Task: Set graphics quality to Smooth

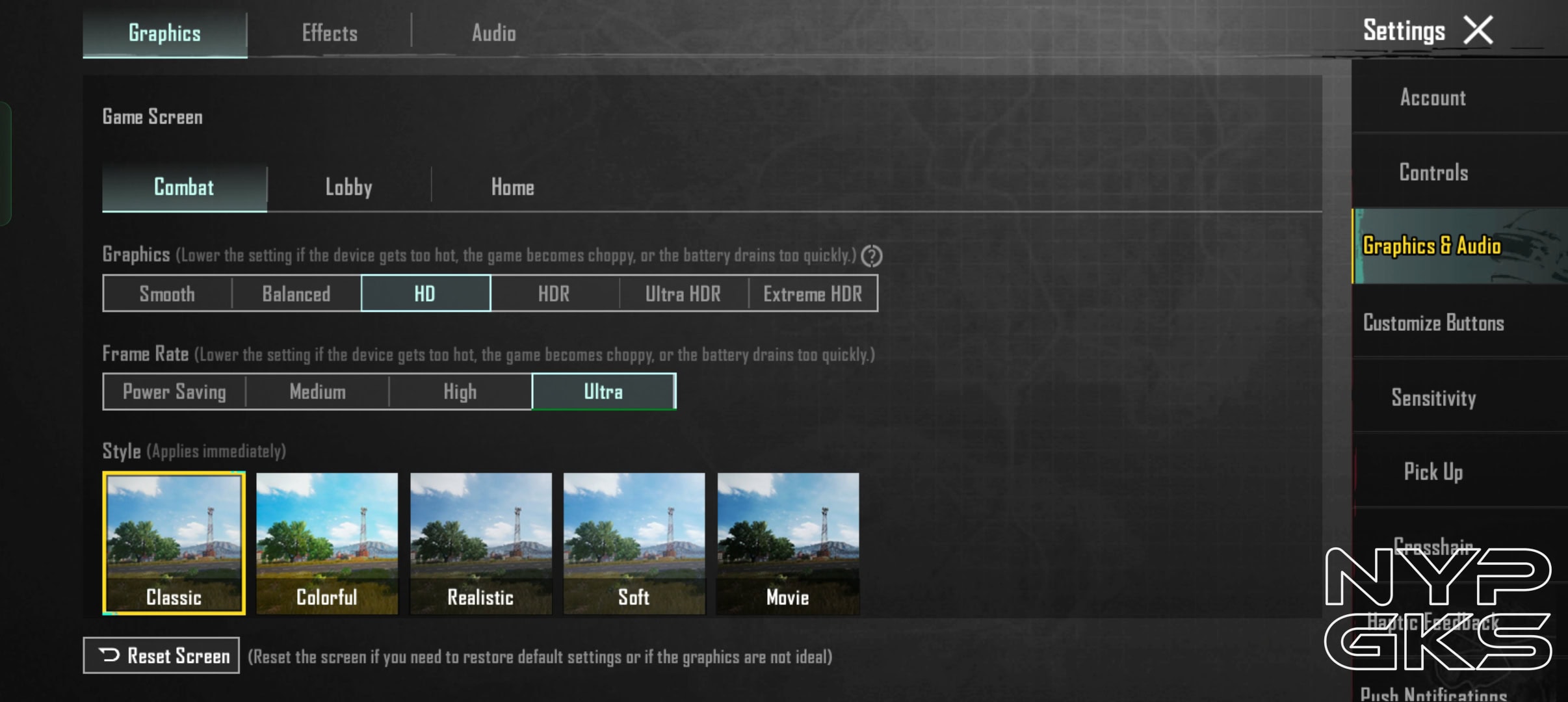Action: 167,294
